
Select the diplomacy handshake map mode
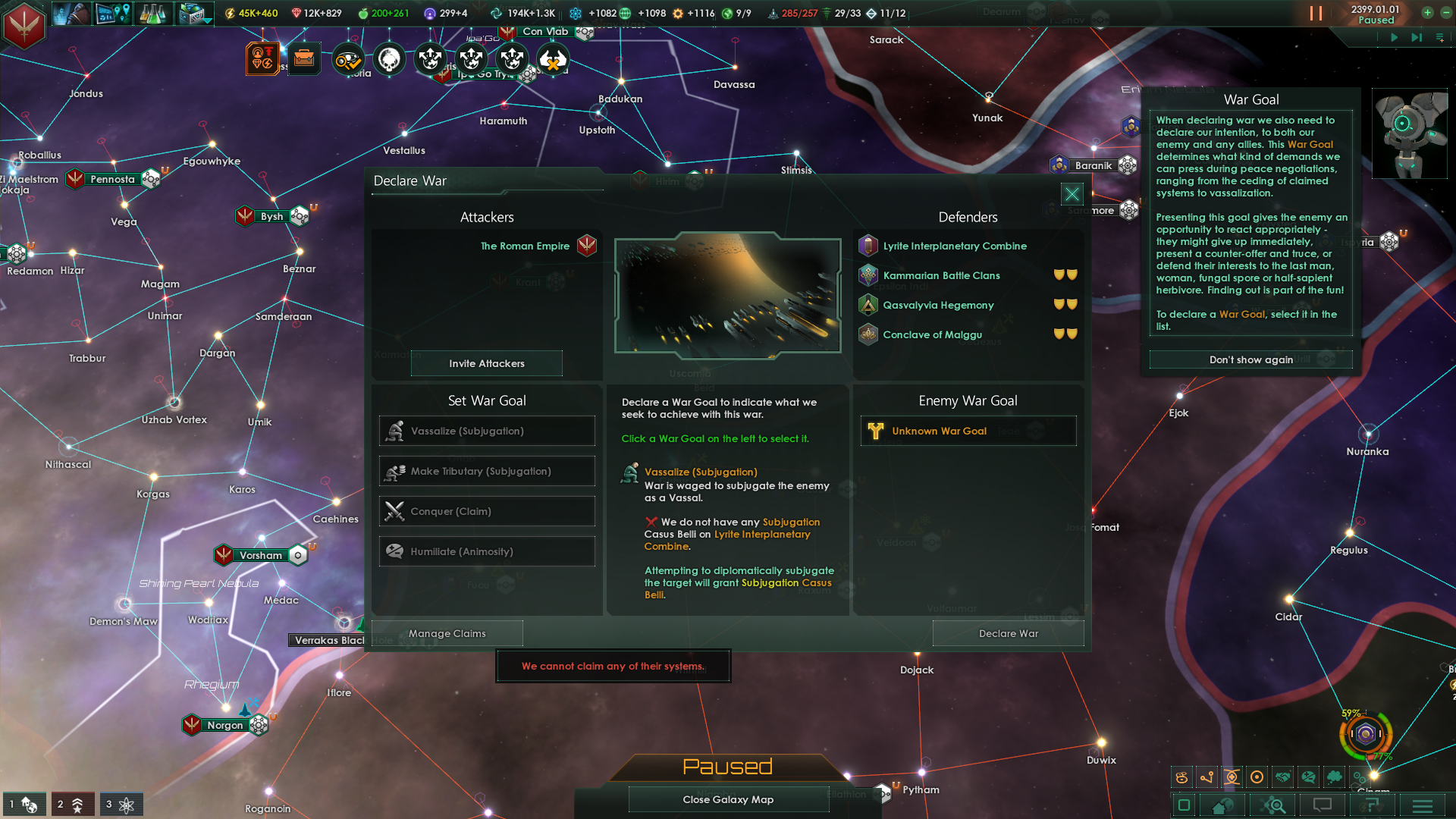point(1284,777)
